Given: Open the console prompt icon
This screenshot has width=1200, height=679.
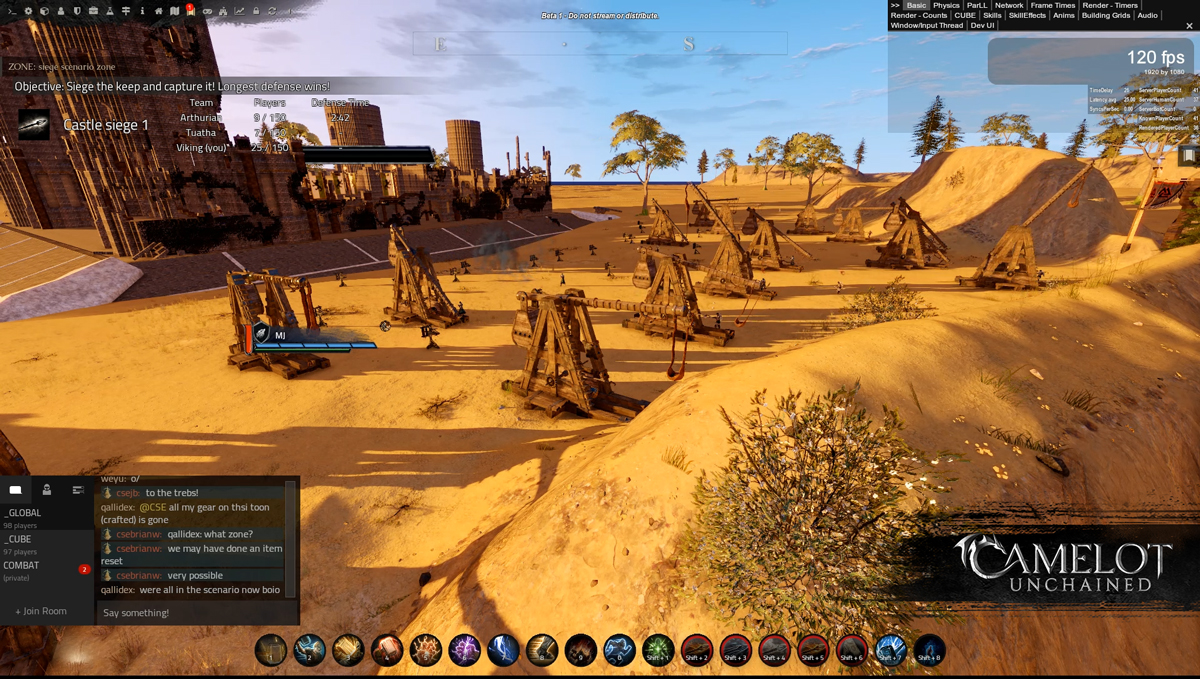Looking at the screenshot, I should tap(12, 11).
